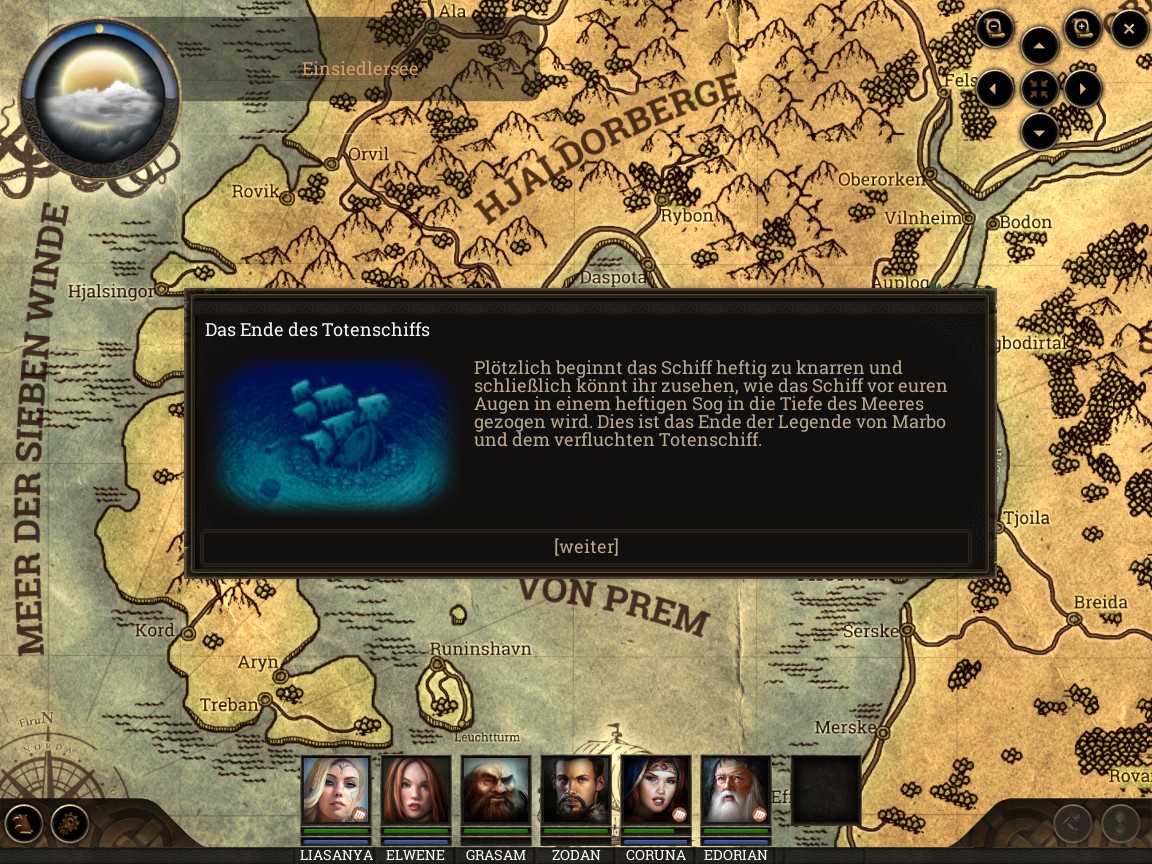Click Coruna's party portrait
This screenshot has height=864, width=1152.
click(656, 790)
